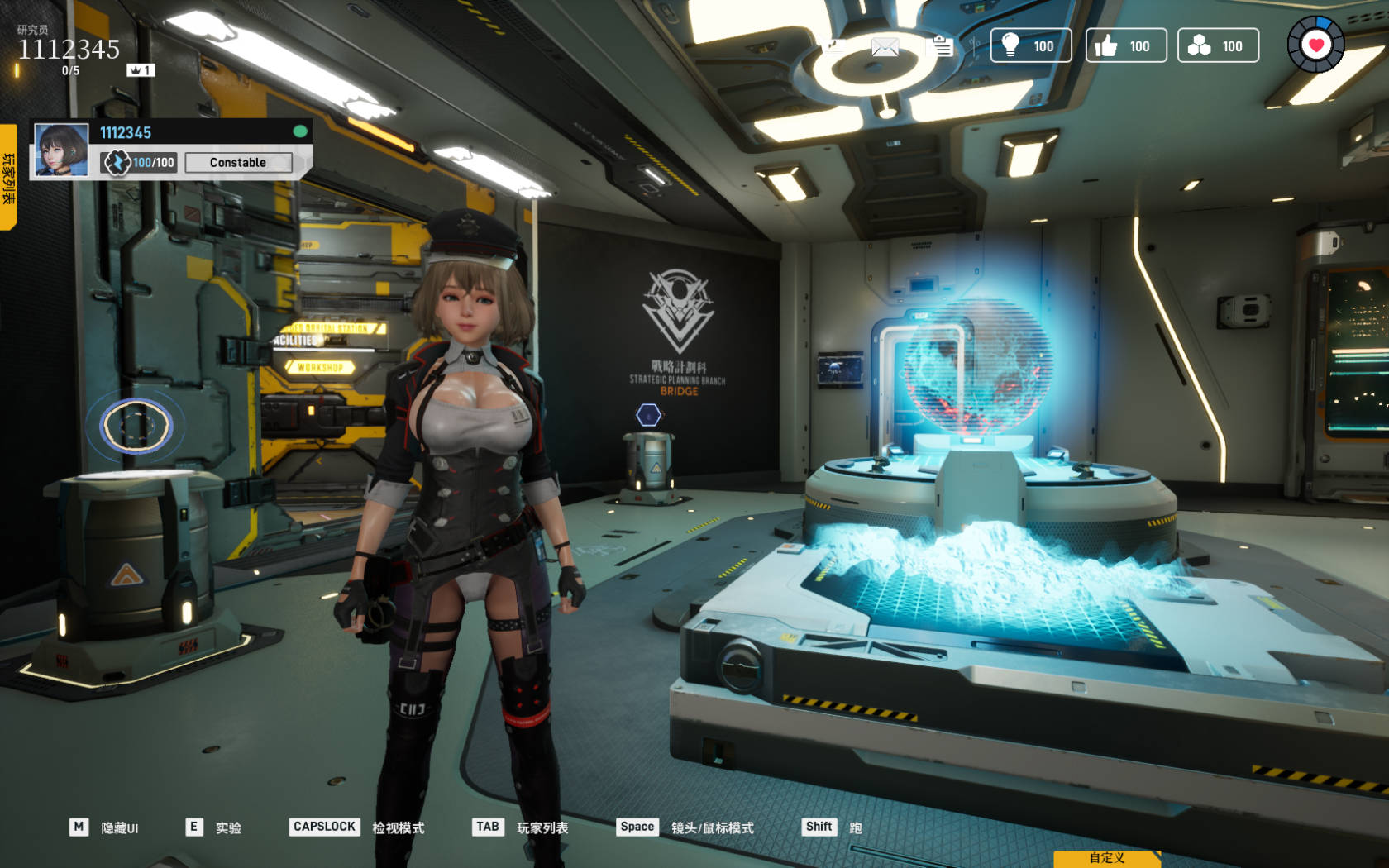This screenshot has height=868, width=1389.
Task: Open the clipboard task list icon
Action: [x=943, y=46]
